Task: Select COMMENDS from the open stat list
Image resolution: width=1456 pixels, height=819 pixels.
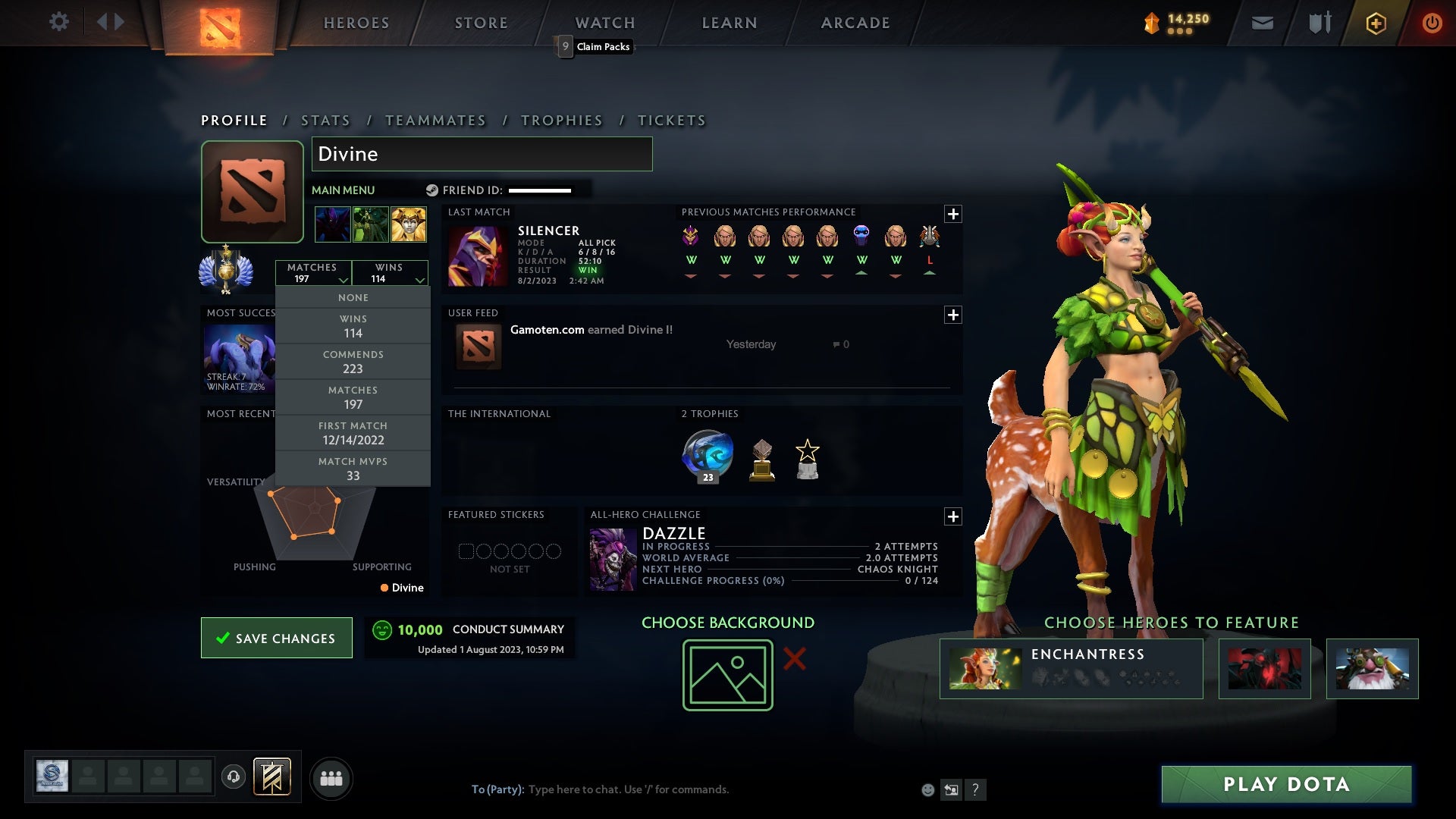Action: tap(353, 361)
